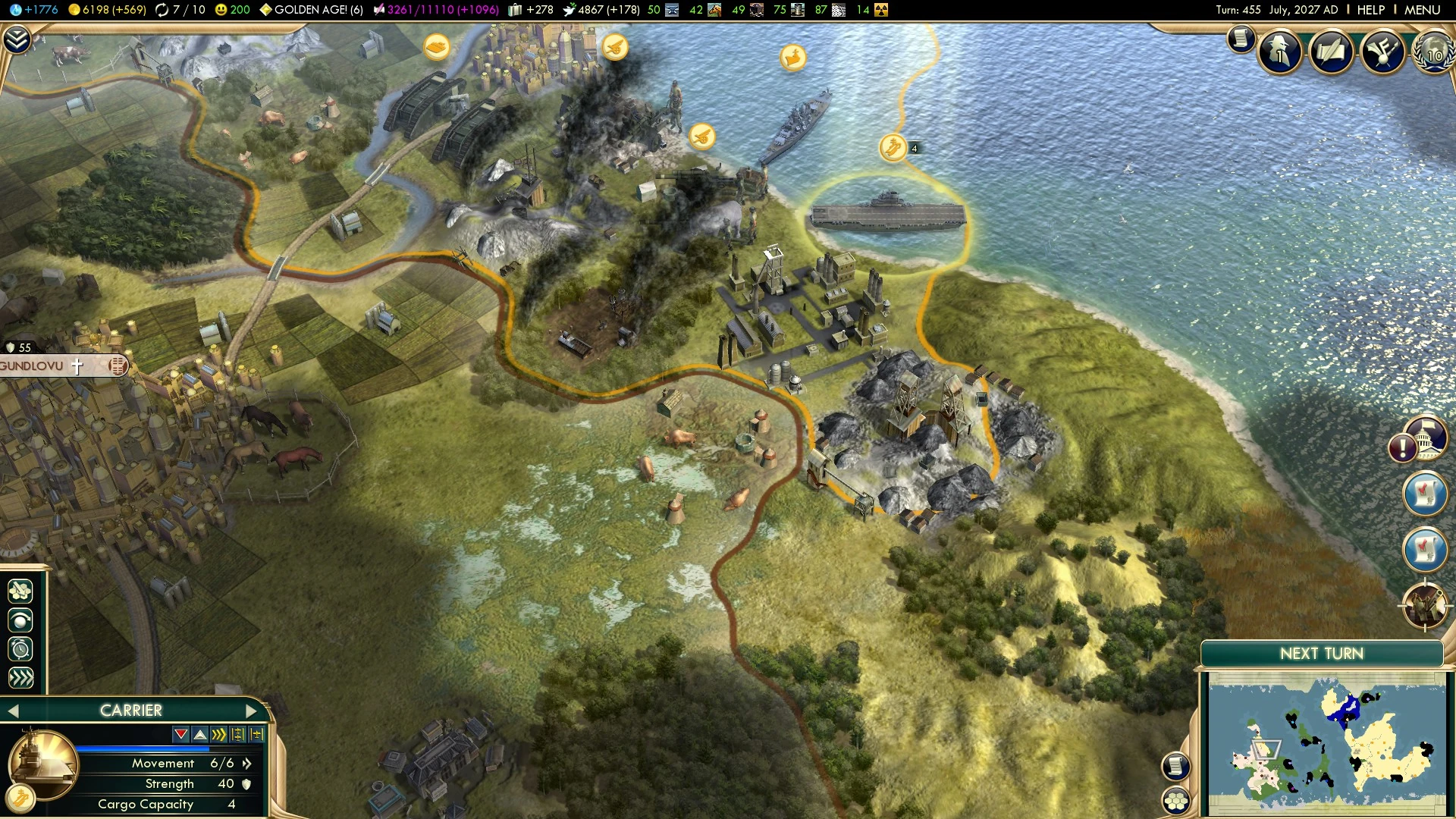Screen dimensions: 1456x819
Task: Switch to the next unit with right arrow
Action: pos(253,711)
